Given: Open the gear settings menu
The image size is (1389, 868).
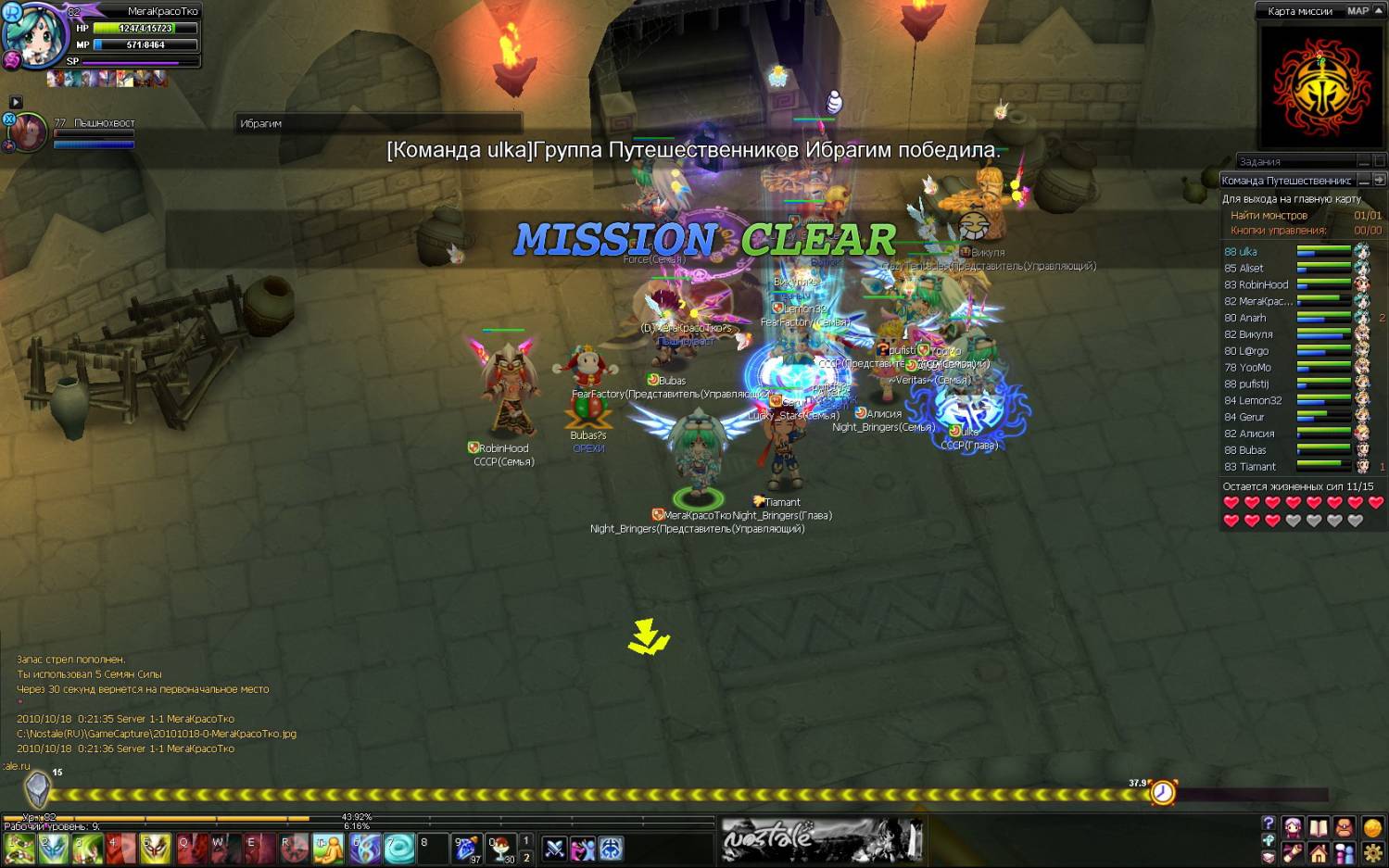Looking at the screenshot, I should [x=1372, y=852].
